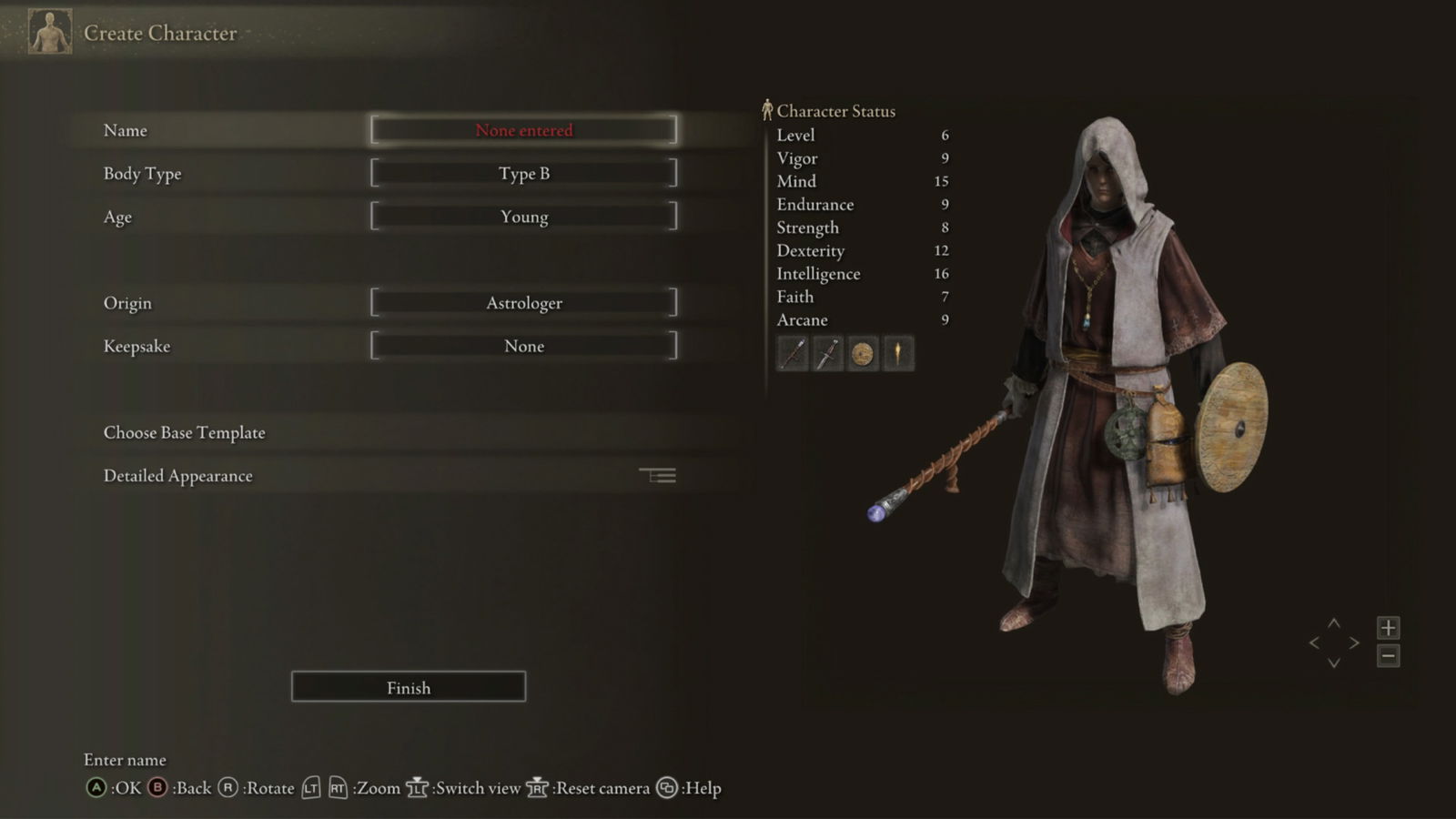Zoom in with the plus control
Viewport: 1456px width, 819px height.
(1389, 626)
